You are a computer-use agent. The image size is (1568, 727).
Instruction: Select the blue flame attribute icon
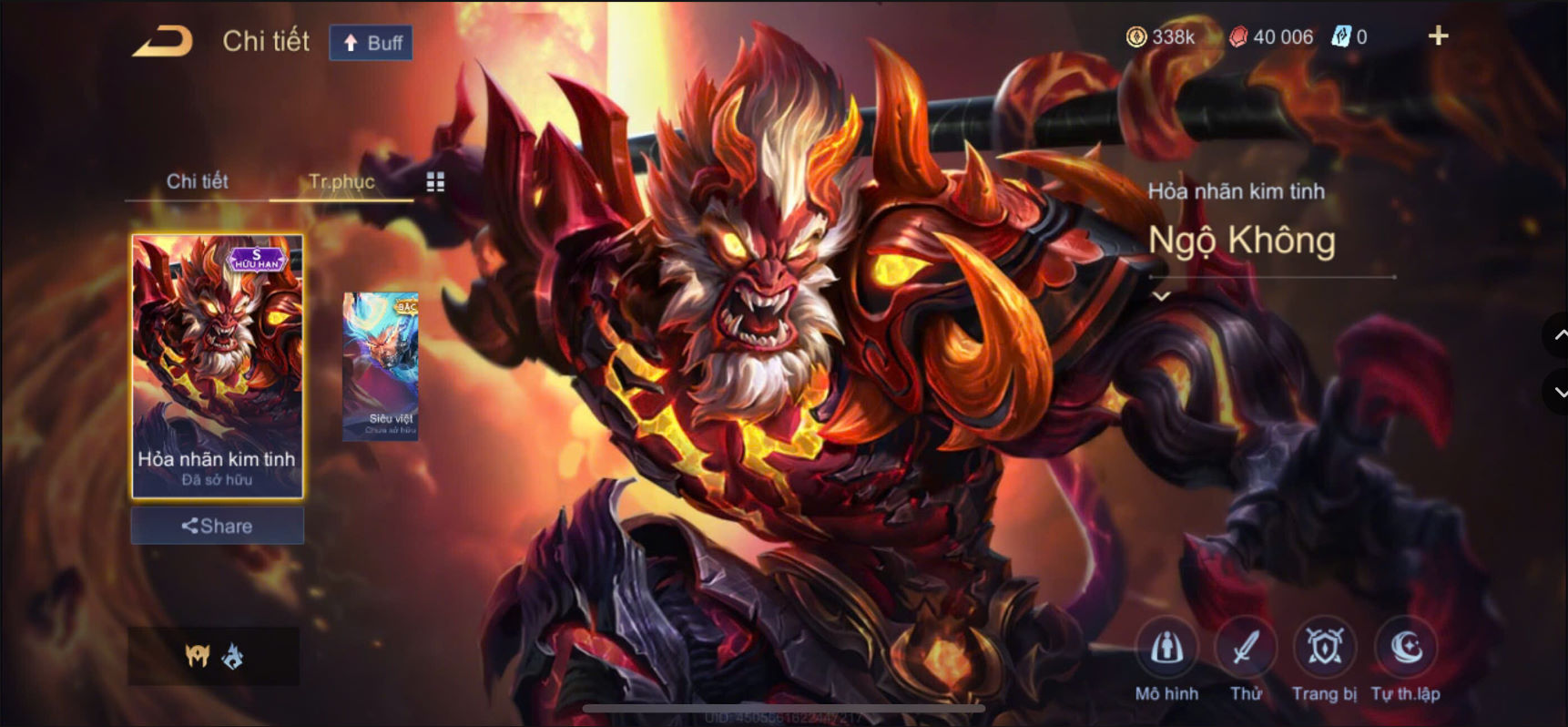pyautogui.click(x=235, y=656)
